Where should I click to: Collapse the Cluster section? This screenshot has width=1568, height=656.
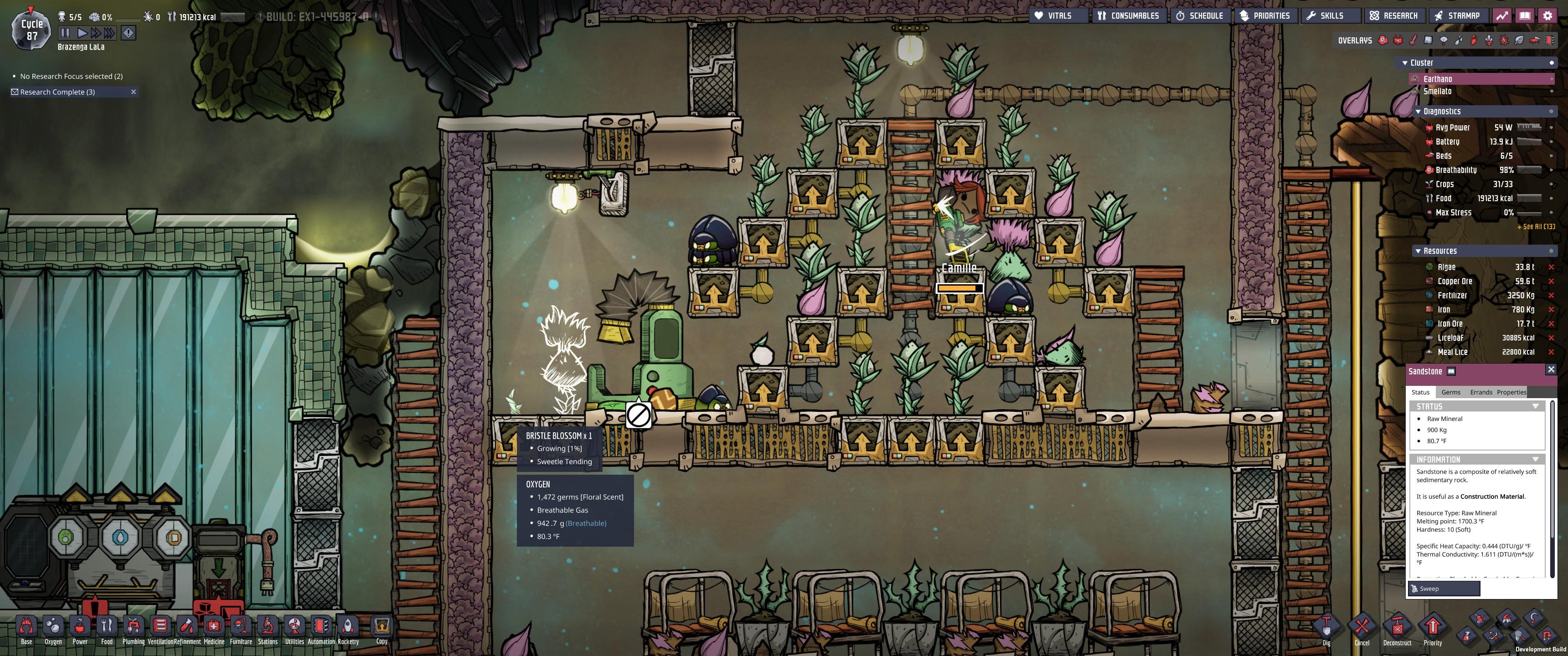point(1404,63)
